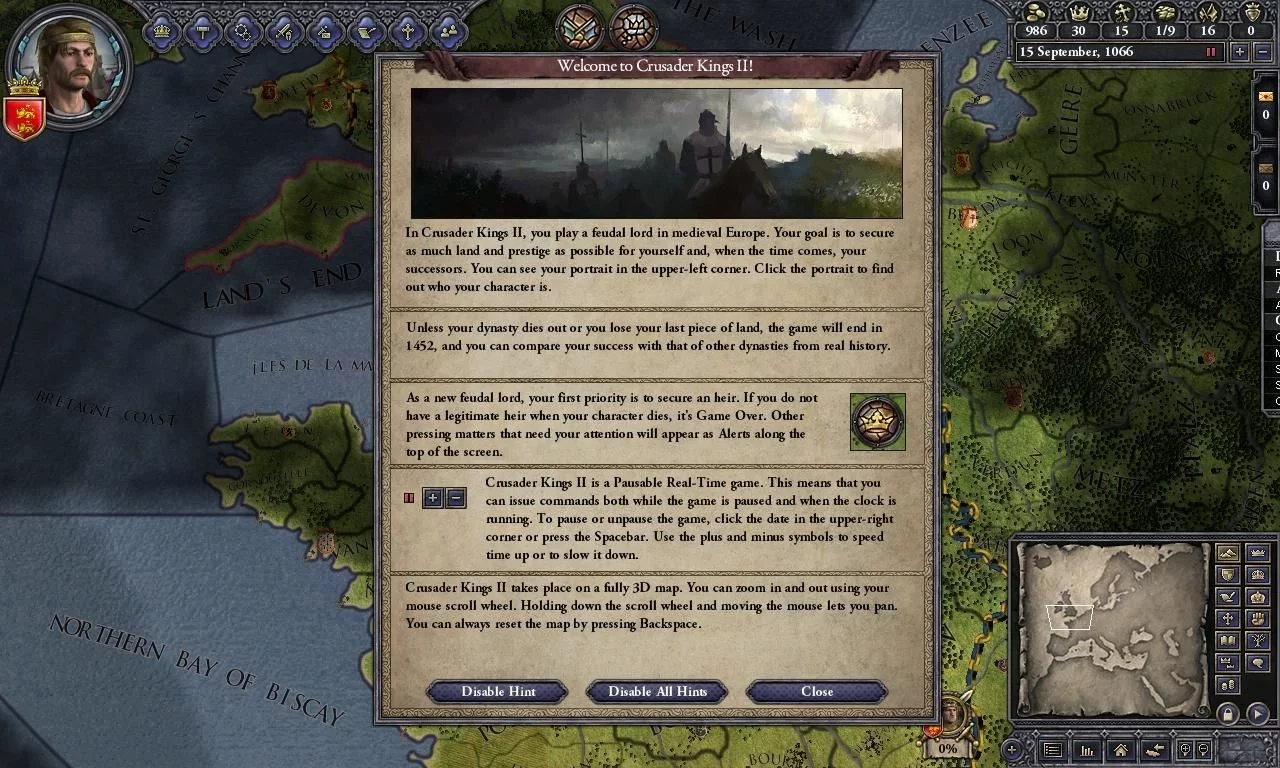Open the cross religion tab
The image size is (1280, 768).
407,31
